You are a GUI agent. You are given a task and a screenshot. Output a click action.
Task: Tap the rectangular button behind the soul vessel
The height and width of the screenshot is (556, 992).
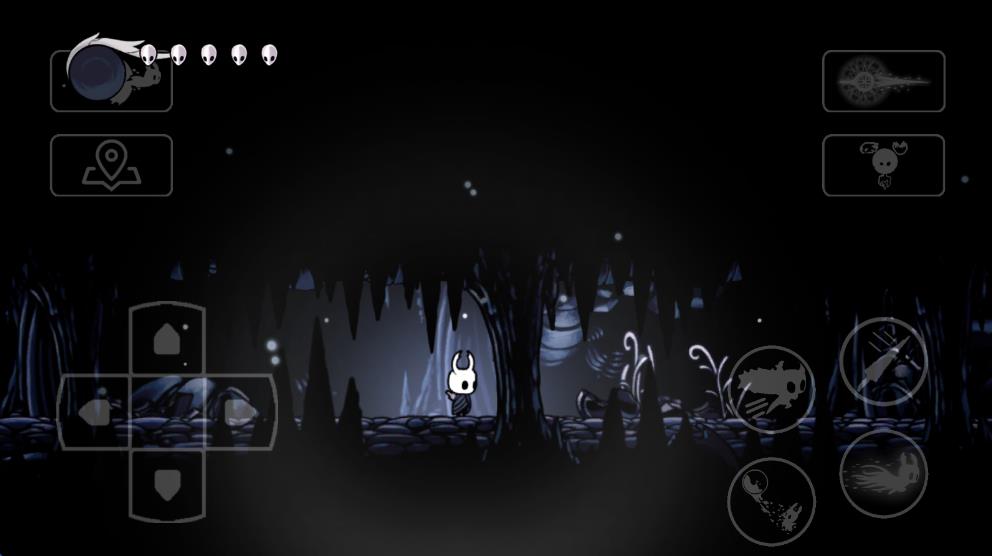[111, 81]
